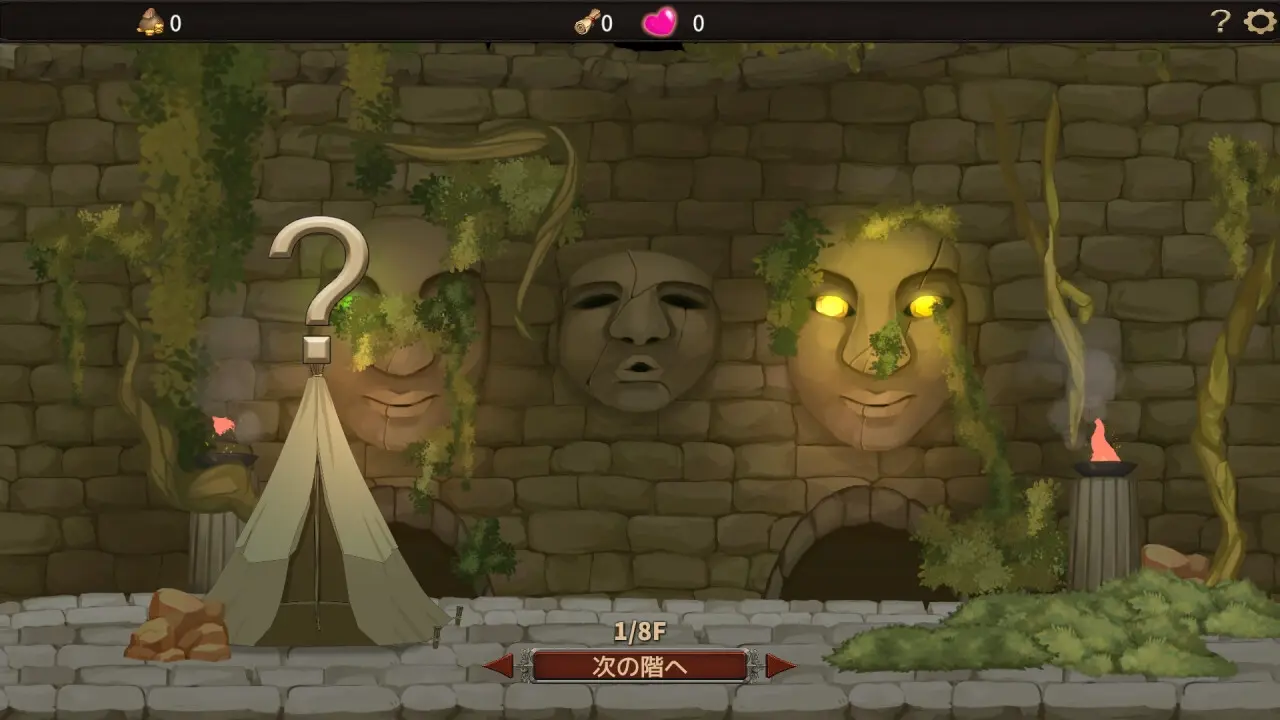Open the help question mark icon
The height and width of the screenshot is (720, 1280).
tap(1220, 22)
